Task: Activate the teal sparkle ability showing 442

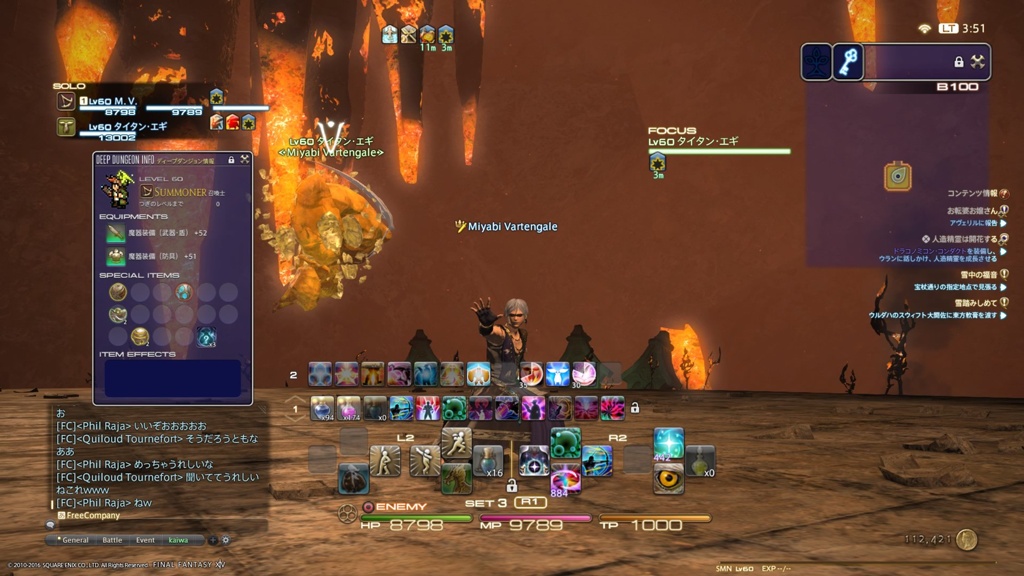Action: [669, 443]
